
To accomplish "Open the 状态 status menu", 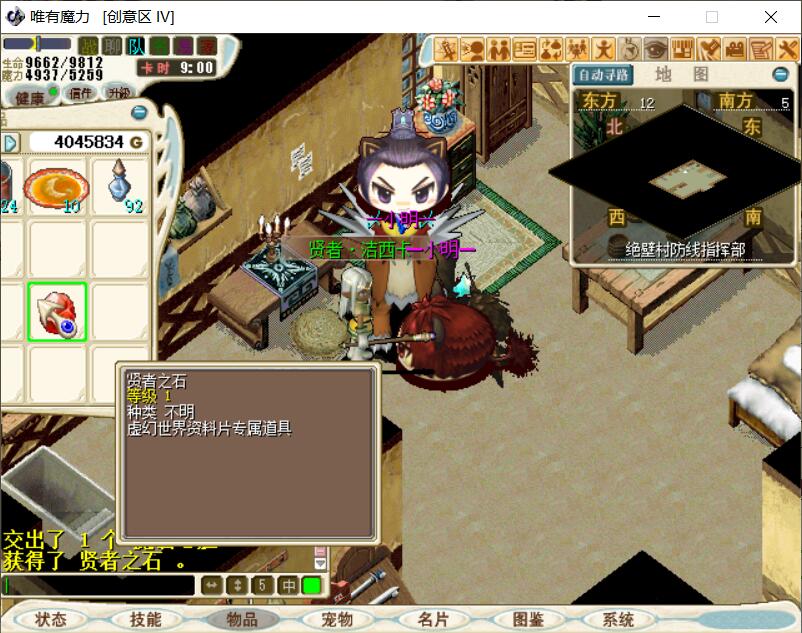I will (51, 619).
